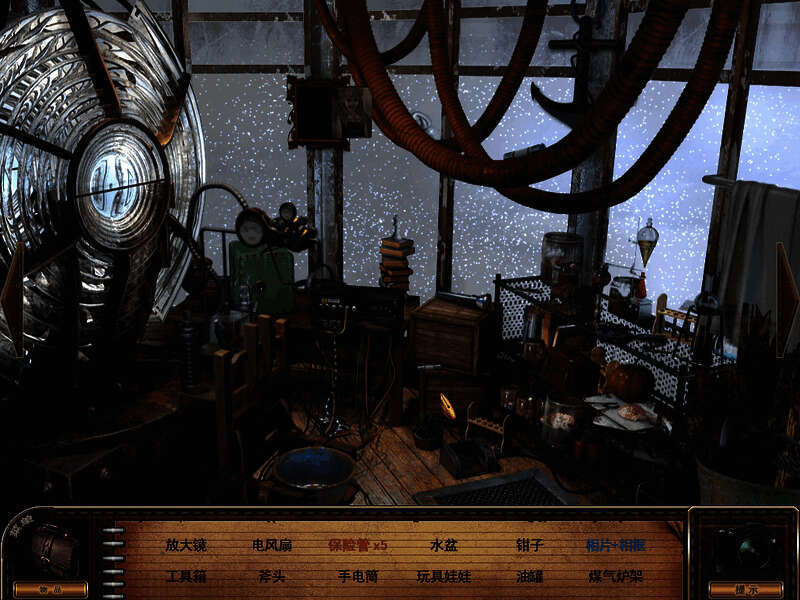Select 水盆 in the item list
The image size is (800, 600).
443,546
